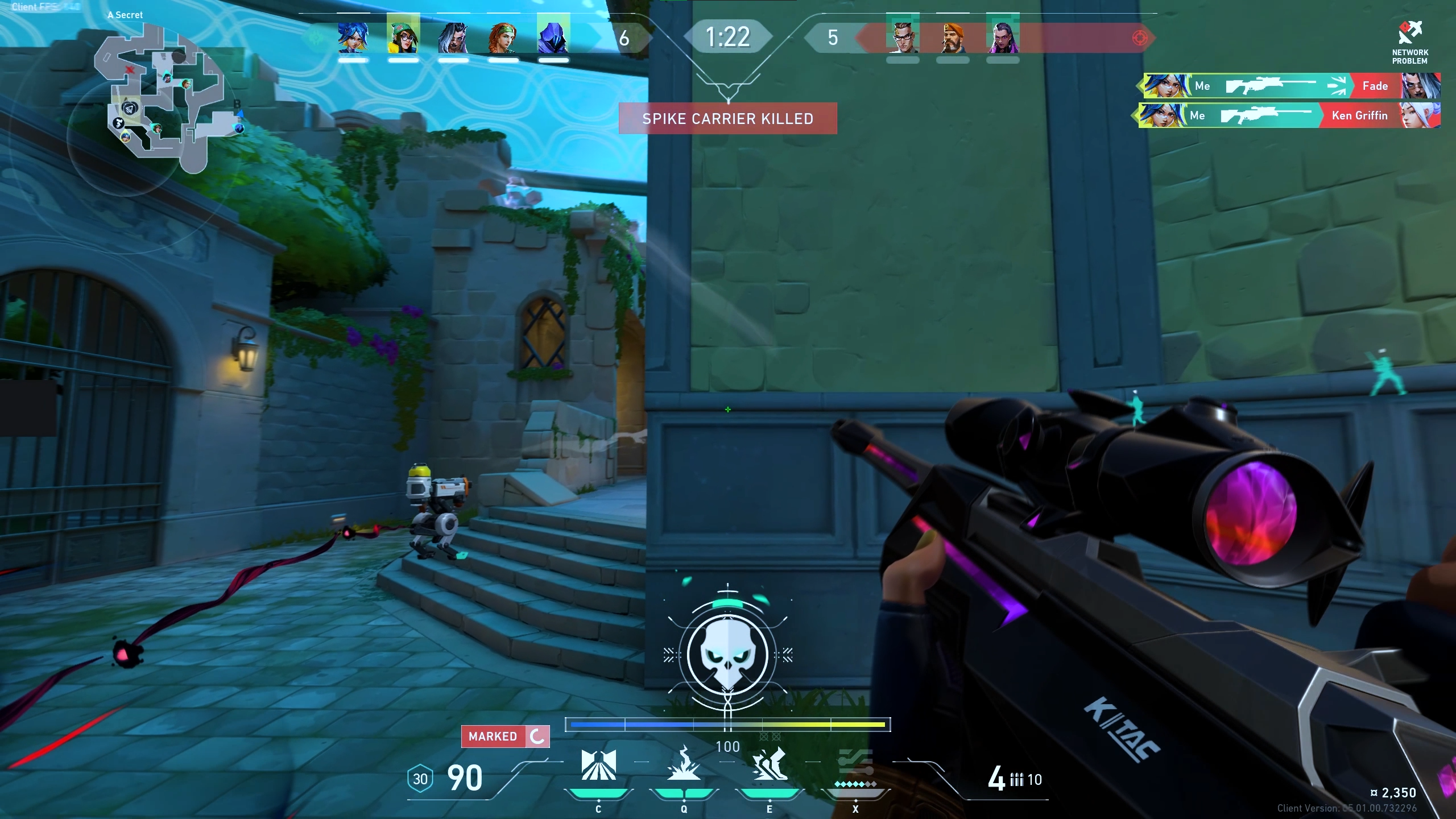Click enemy Reyna's portrait in the top bar
Viewport: 1456px width, 819px height.
[x=1003, y=36]
